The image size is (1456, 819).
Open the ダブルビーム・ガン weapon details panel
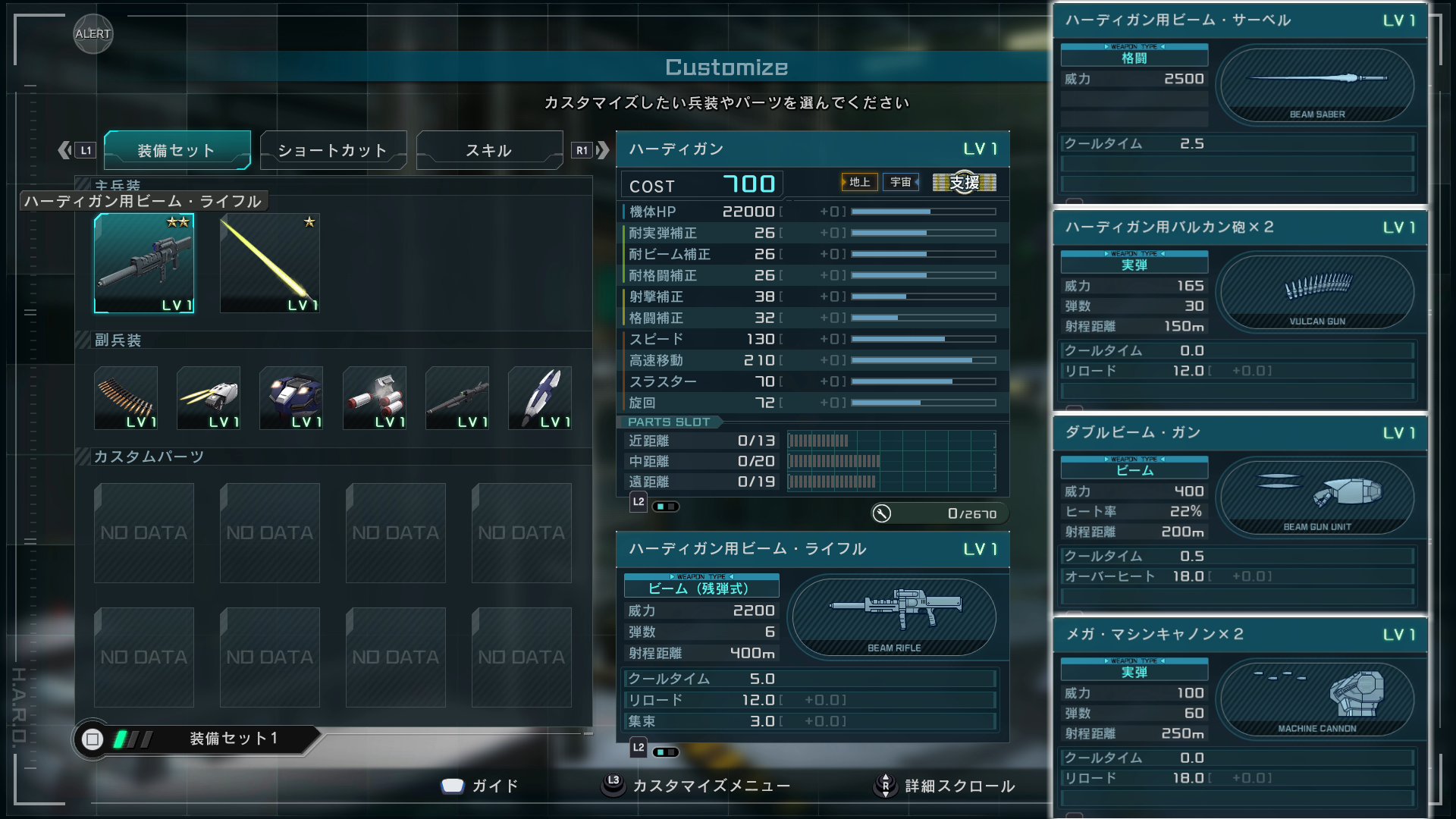pyautogui.click(x=1240, y=433)
